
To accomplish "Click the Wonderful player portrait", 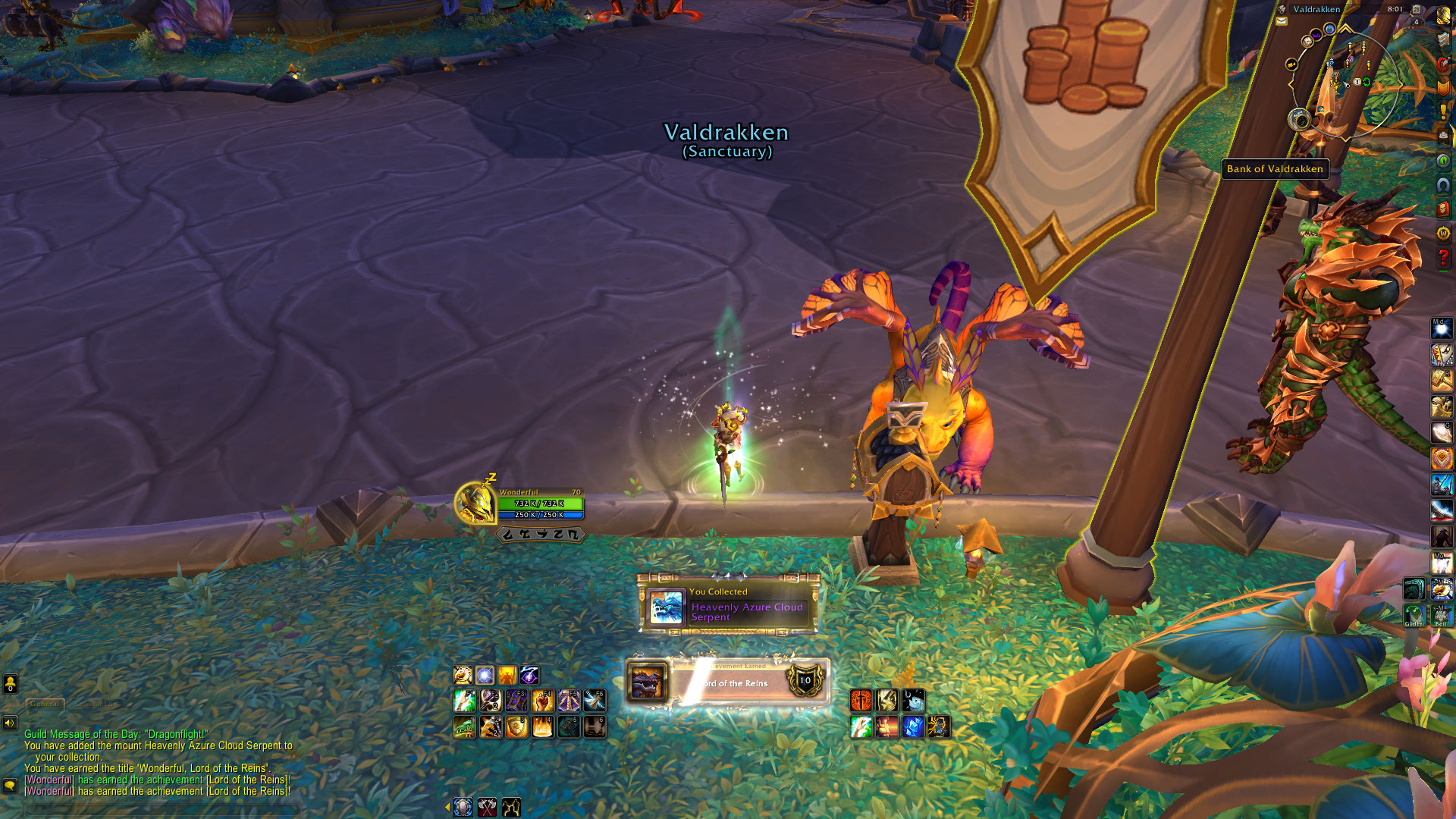I will pyautogui.click(x=475, y=504).
